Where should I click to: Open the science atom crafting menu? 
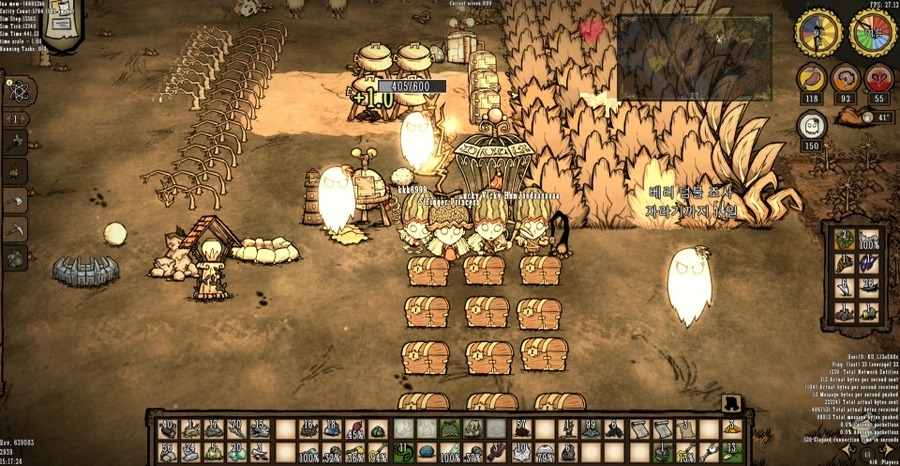[19, 90]
